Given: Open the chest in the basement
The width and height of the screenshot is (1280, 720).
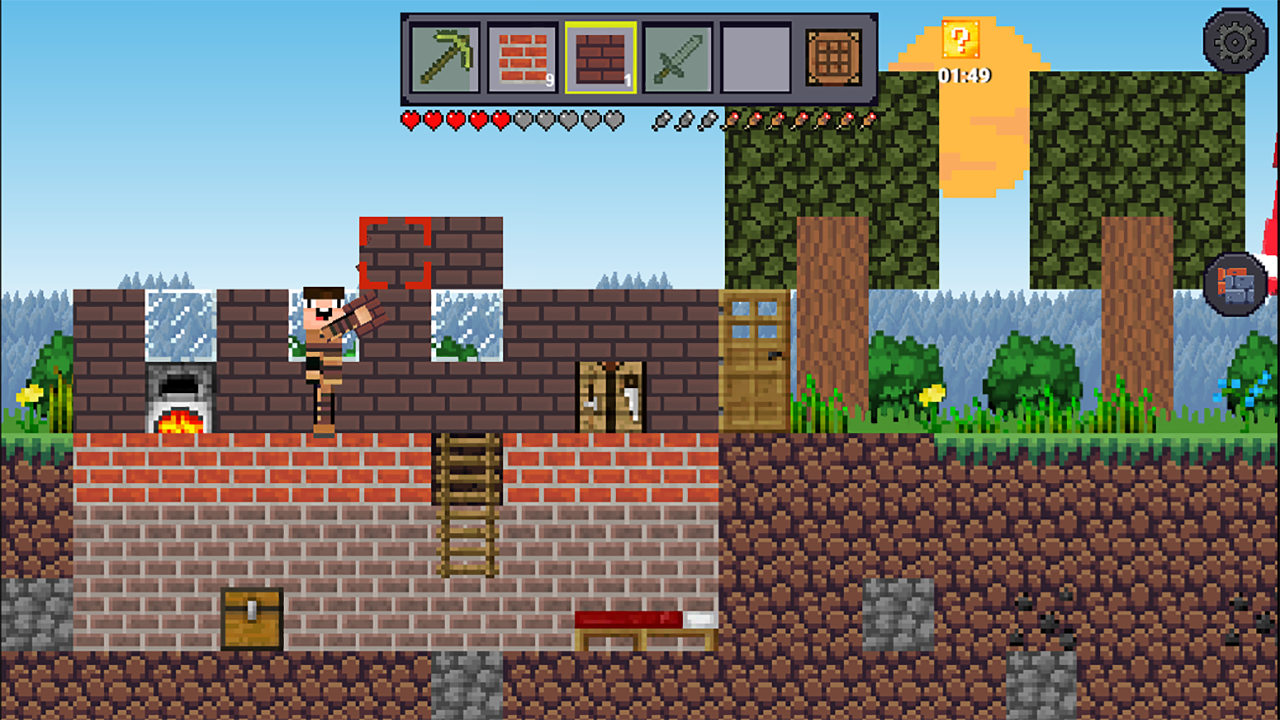Looking at the screenshot, I should pyautogui.click(x=252, y=620).
